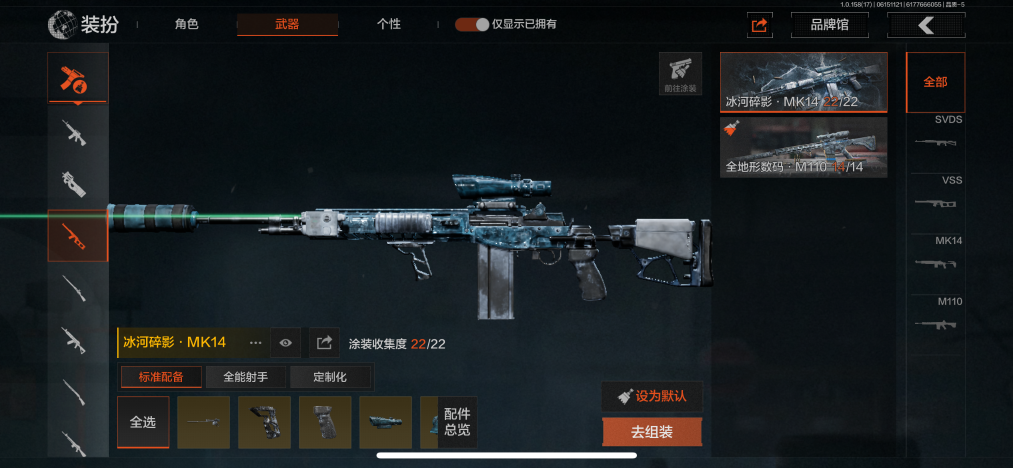
Task: Open 去组装 assembly screen
Action: tap(652, 433)
